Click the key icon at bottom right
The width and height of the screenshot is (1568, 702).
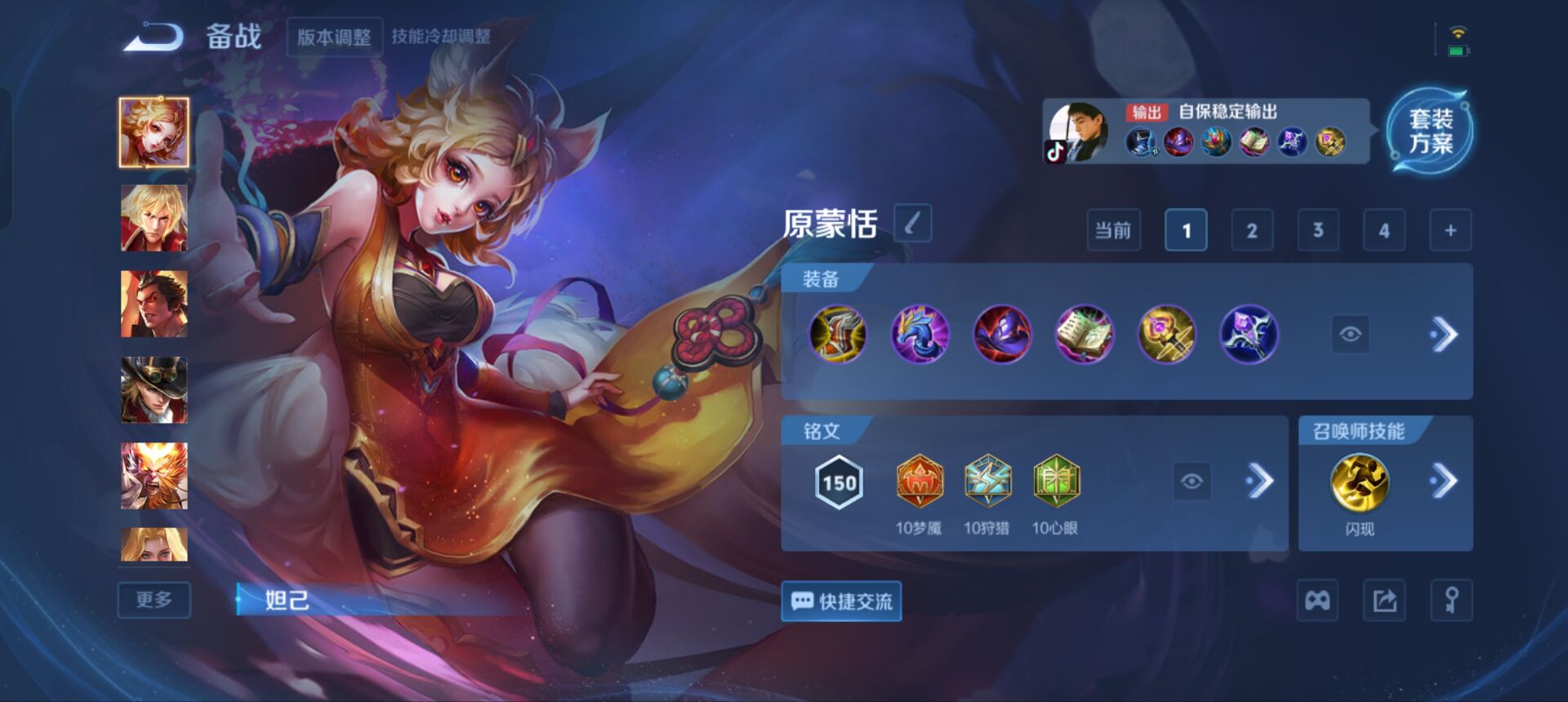click(1452, 600)
